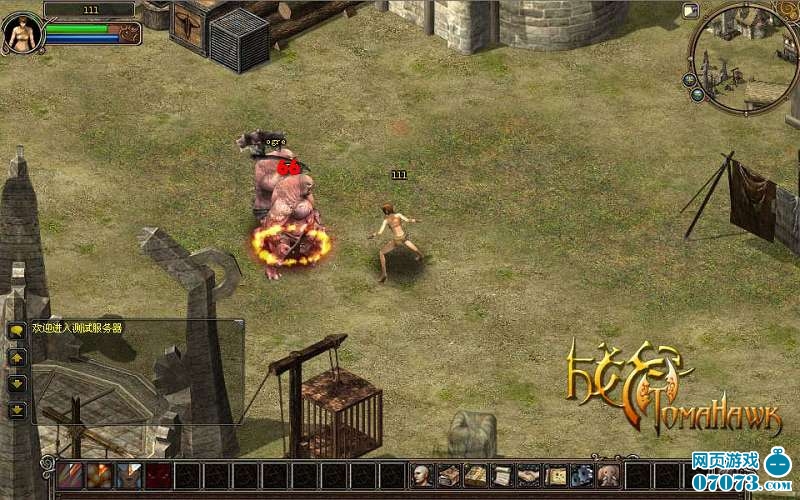Viewport: 800px width, 500px height.
Task: Click the upper round button on the minimap rim
Action: point(690,79)
